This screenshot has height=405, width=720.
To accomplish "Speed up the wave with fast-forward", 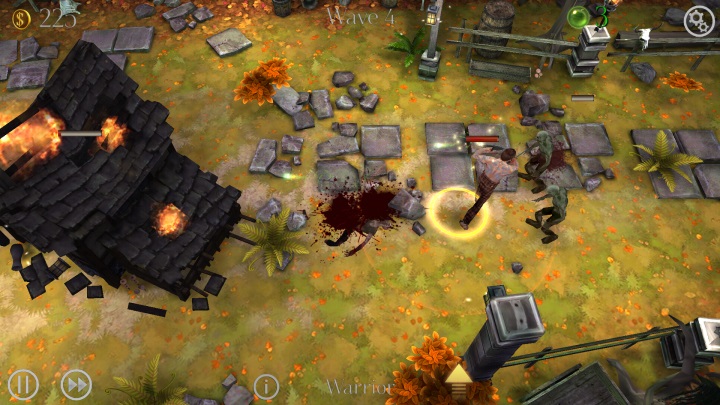I will 76,384.
